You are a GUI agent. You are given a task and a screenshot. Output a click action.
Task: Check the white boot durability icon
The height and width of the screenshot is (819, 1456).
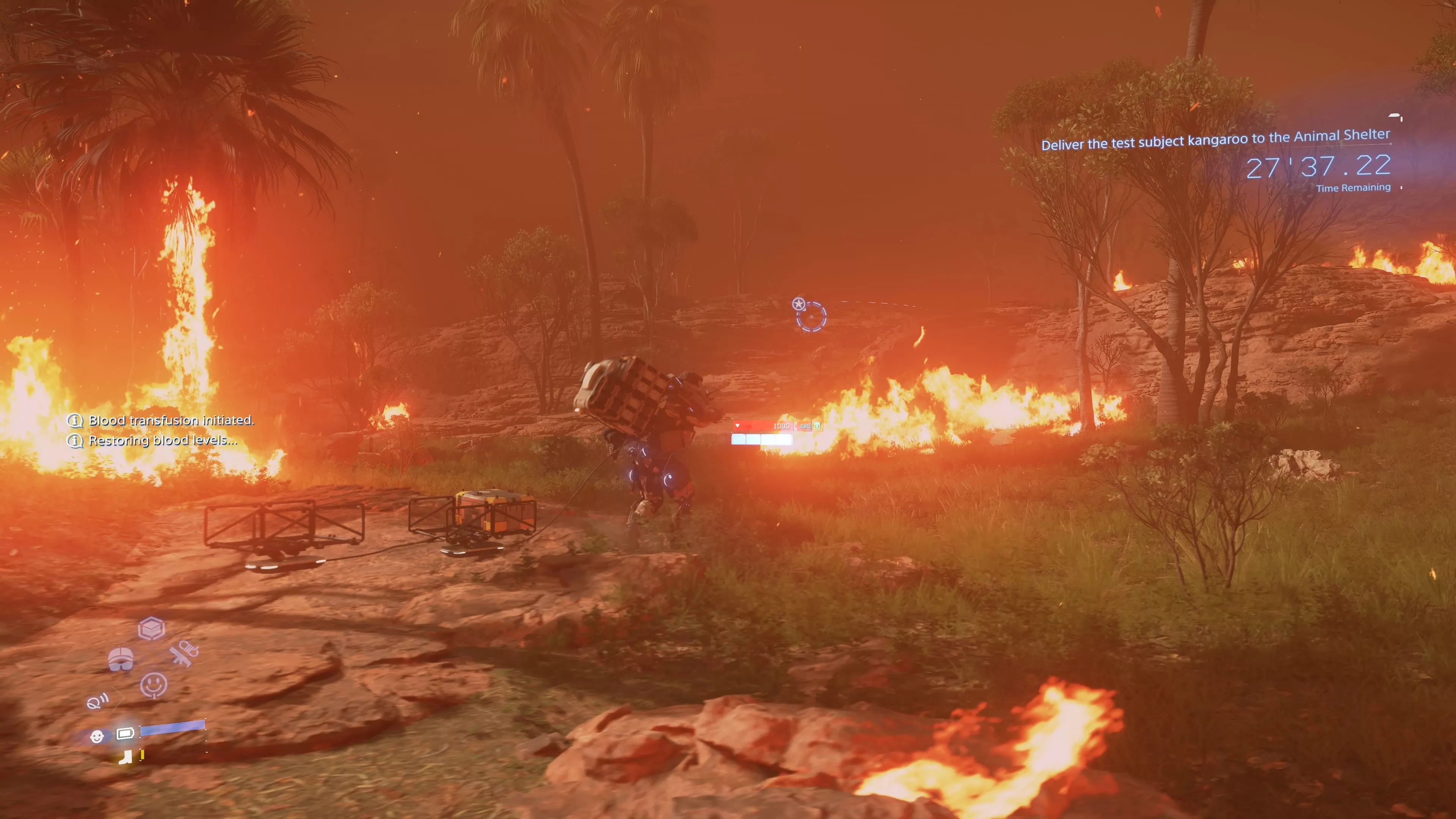click(126, 756)
